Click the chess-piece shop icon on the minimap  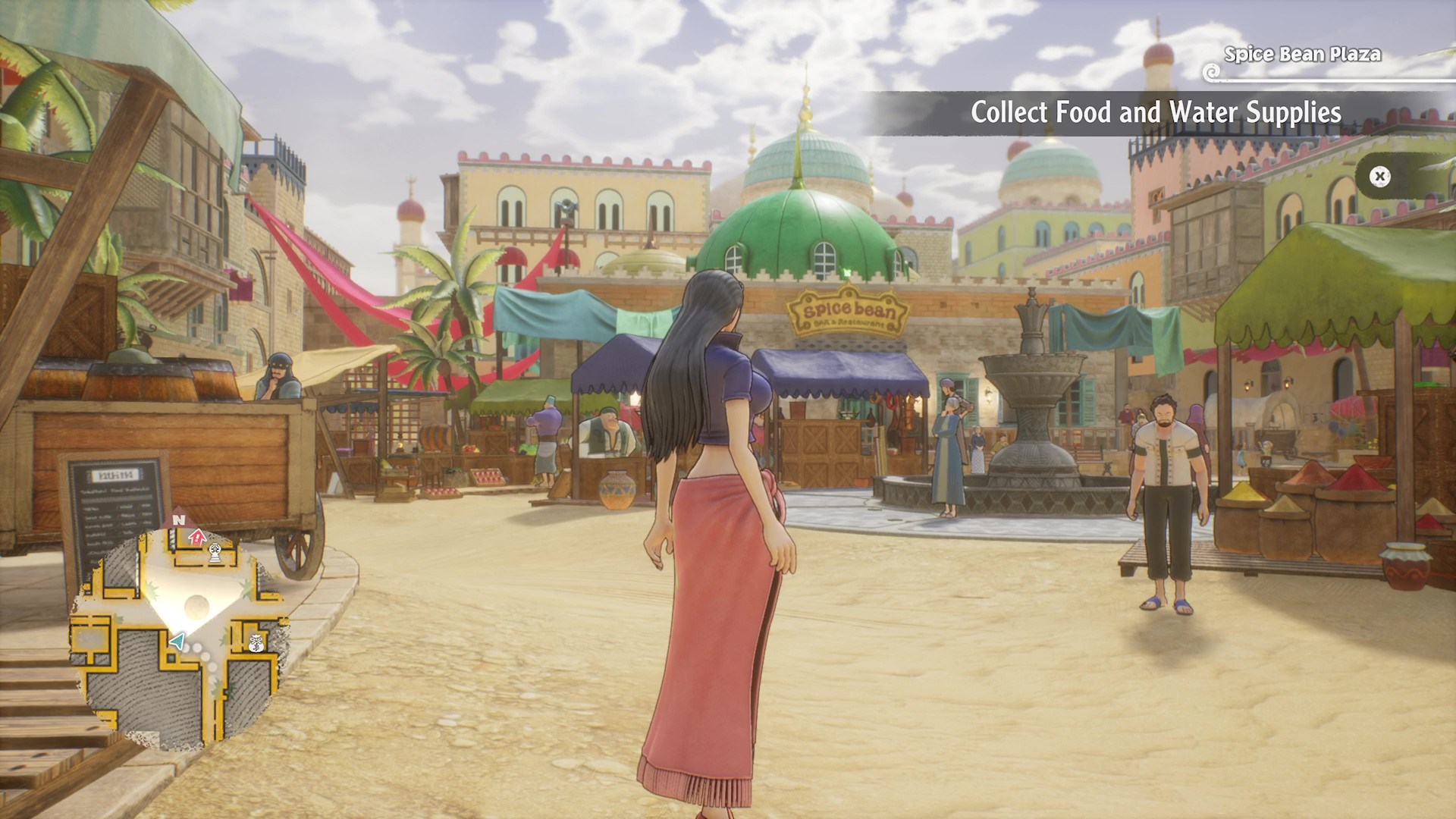point(215,553)
